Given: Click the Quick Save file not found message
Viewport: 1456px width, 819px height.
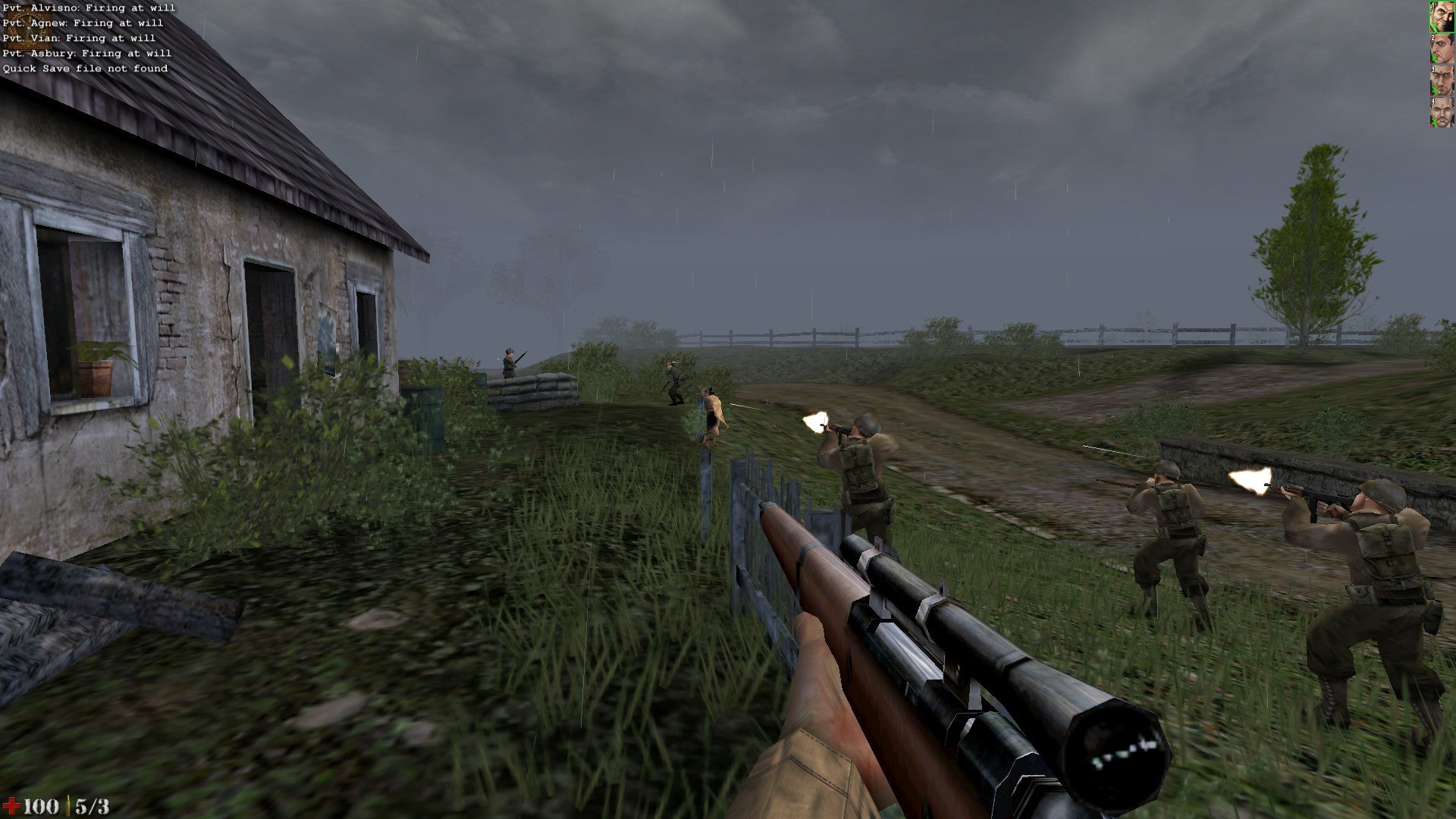Looking at the screenshot, I should [85, 67].
